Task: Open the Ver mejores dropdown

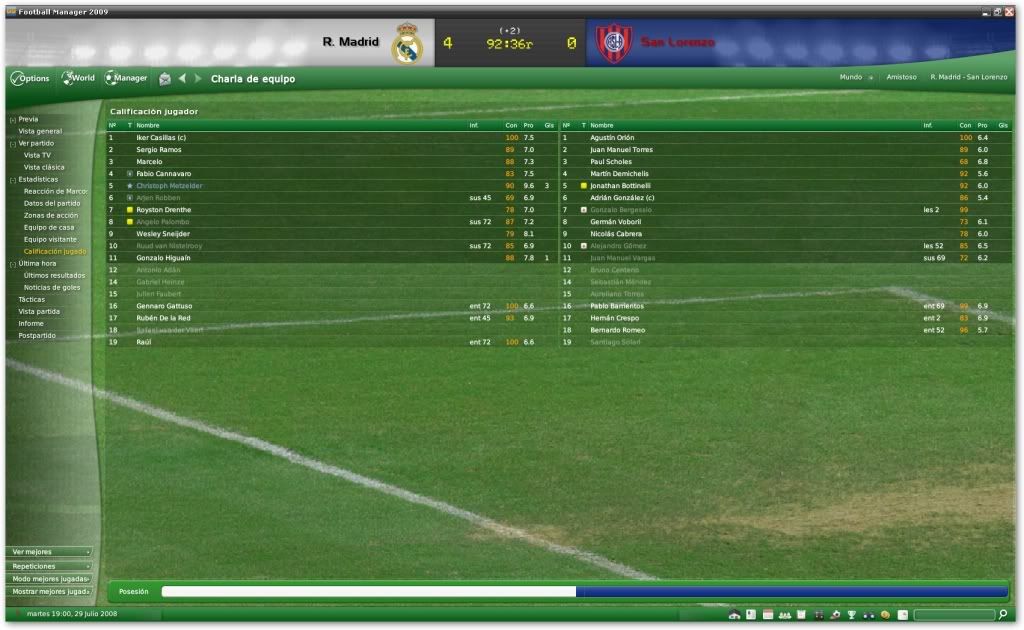Action: point(49,551)
